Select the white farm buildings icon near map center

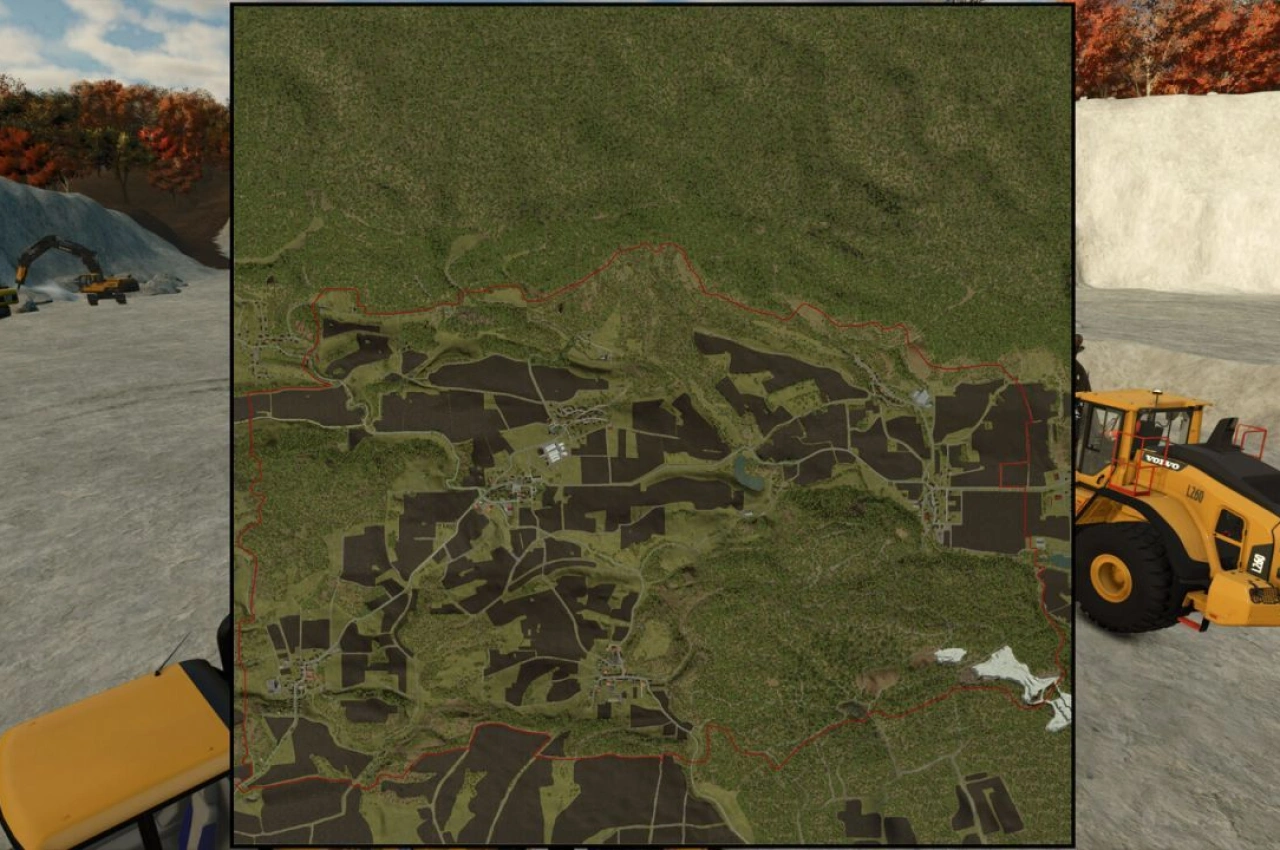[553, 449]
